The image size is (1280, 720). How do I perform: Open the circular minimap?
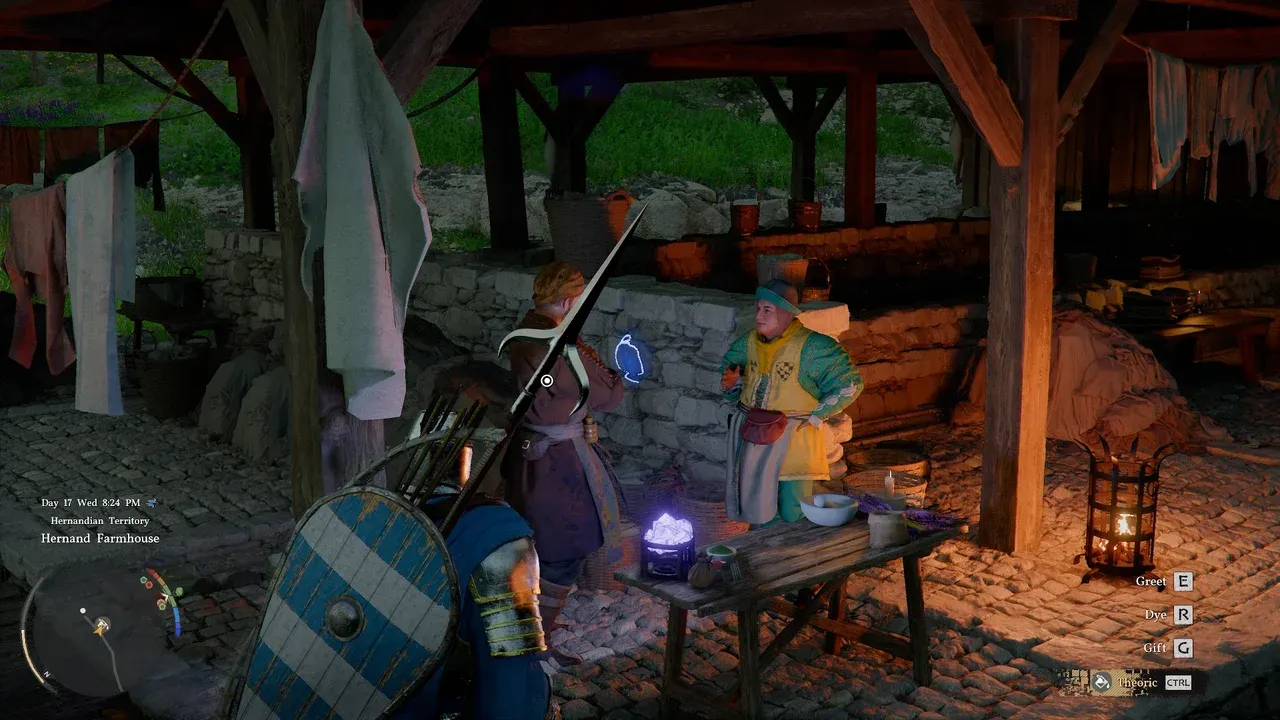tap(98, 627)
